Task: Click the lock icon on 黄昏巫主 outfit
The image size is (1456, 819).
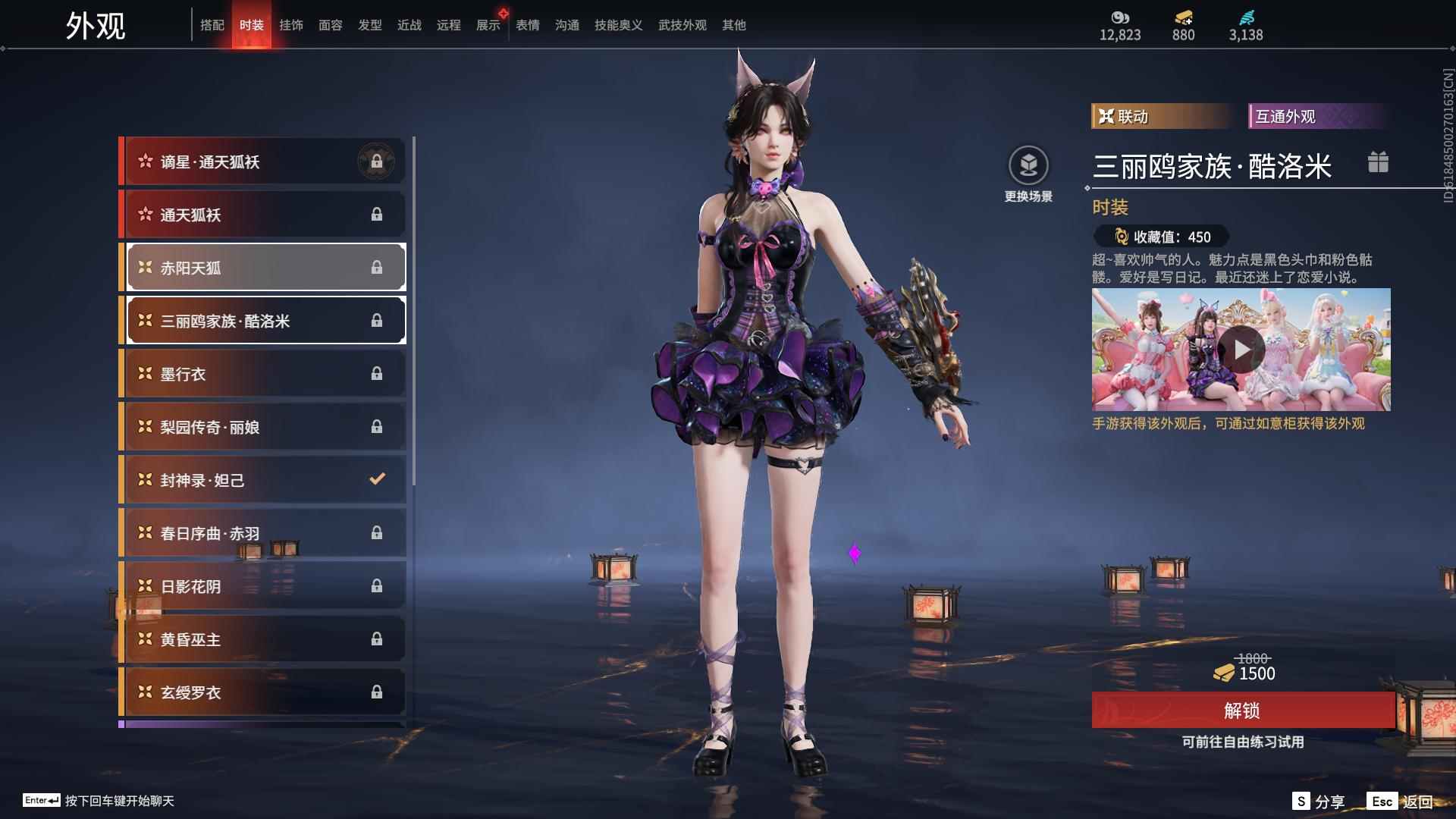Action: pyautogui.click(x=377, y=639)
